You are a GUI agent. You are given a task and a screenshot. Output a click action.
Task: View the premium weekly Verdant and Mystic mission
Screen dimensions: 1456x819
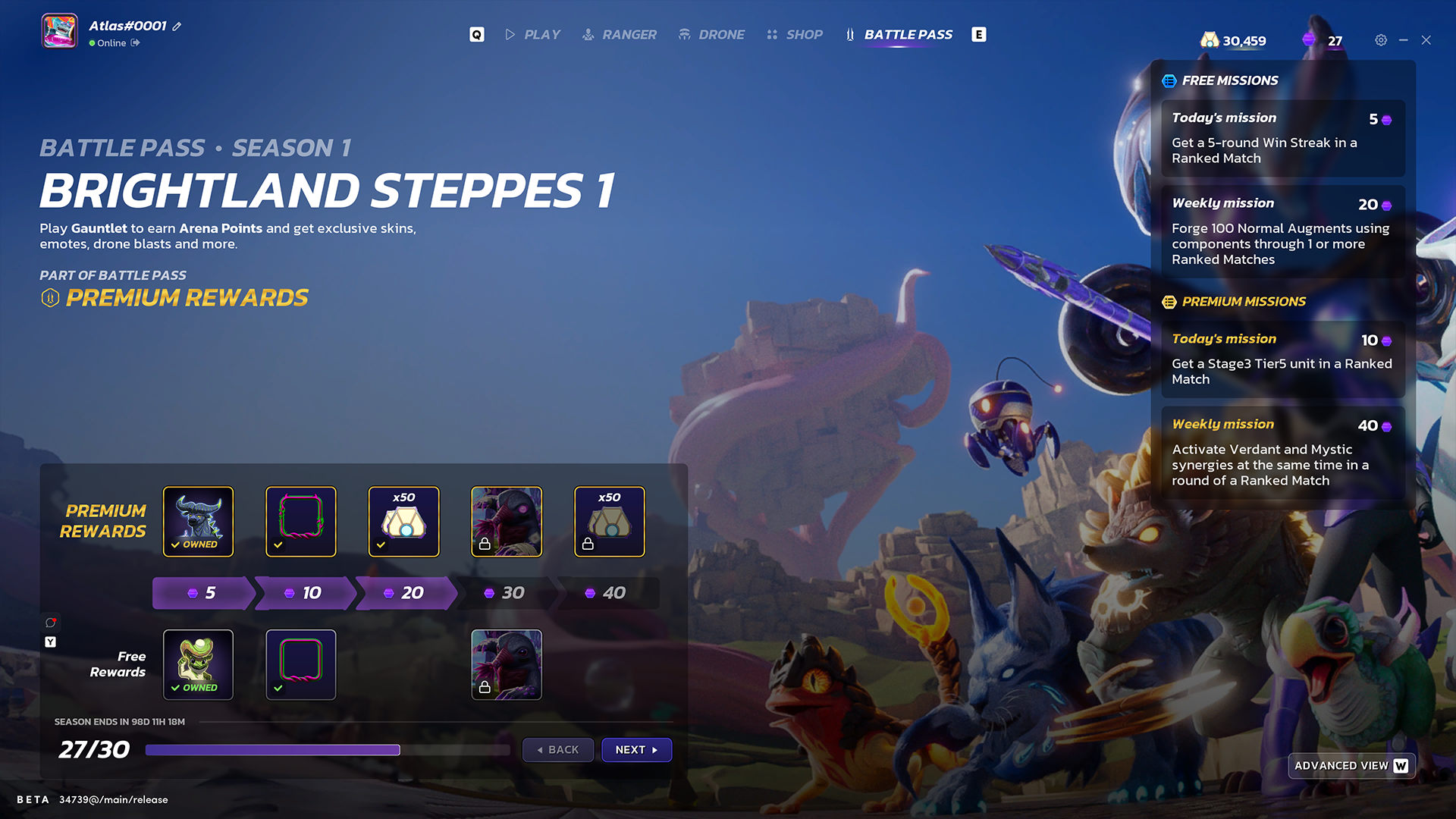(1282, 452)
